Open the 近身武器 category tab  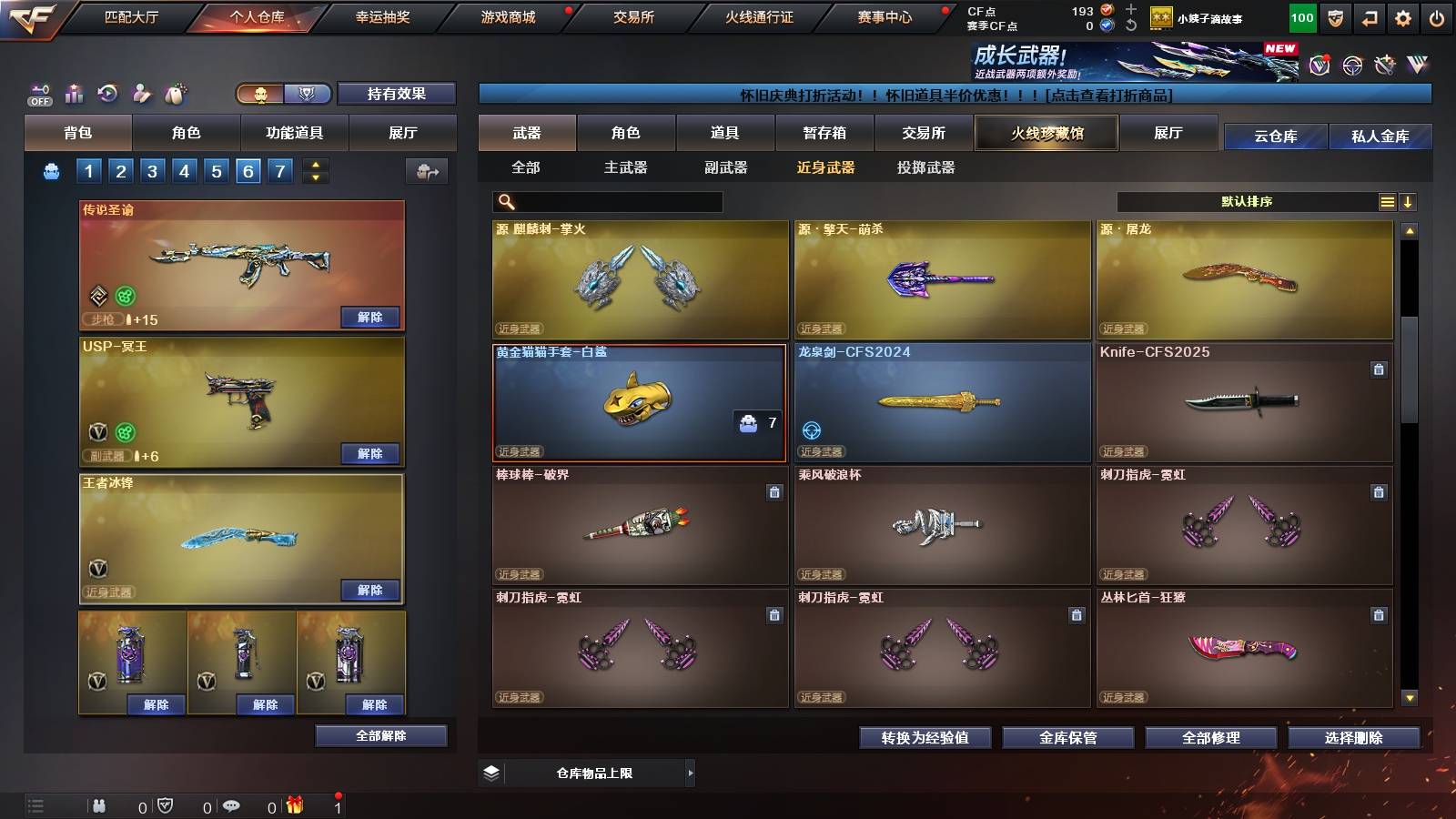point(827,167)
